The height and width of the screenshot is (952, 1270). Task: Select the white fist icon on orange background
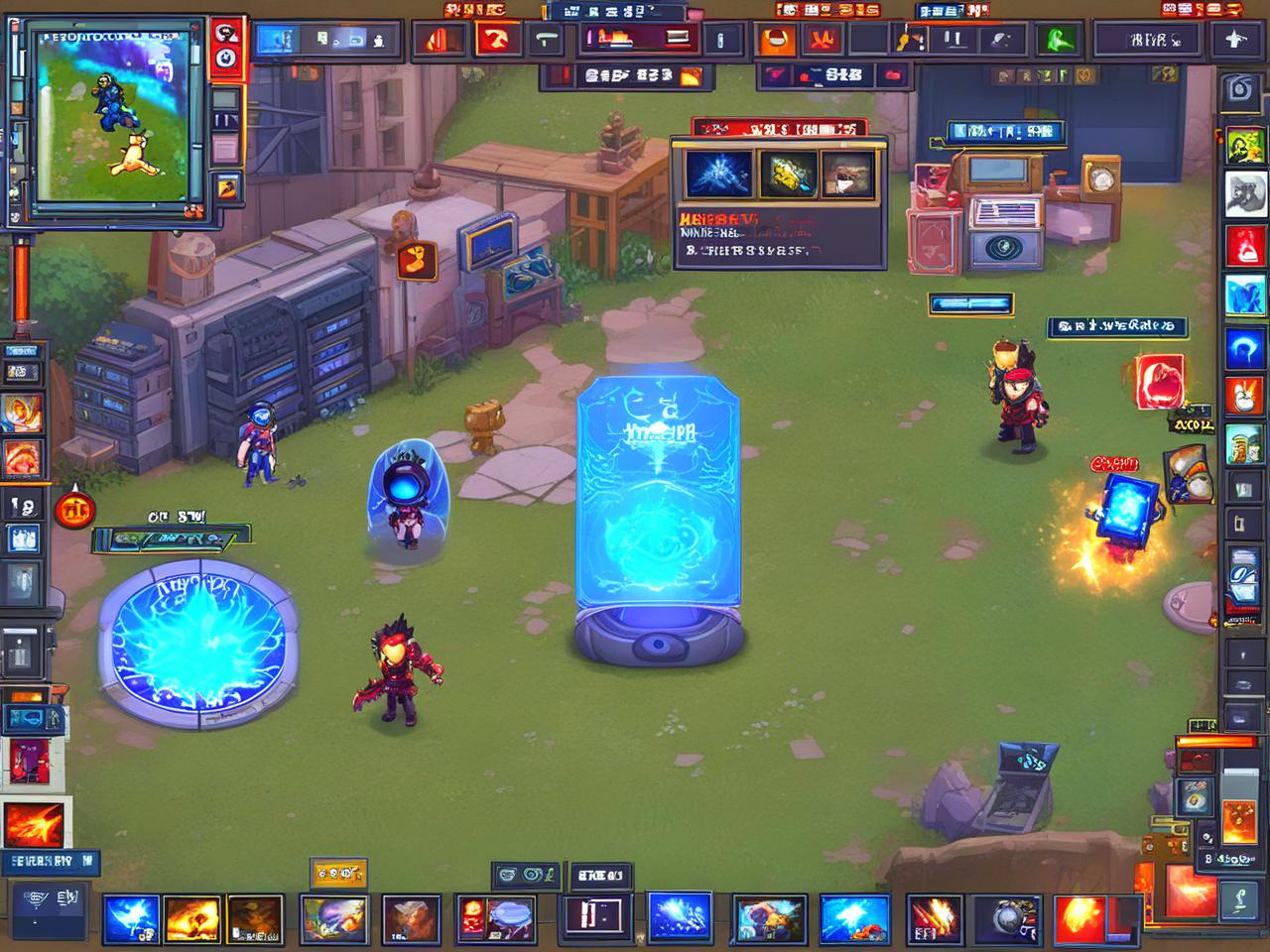click(1244, 397)
